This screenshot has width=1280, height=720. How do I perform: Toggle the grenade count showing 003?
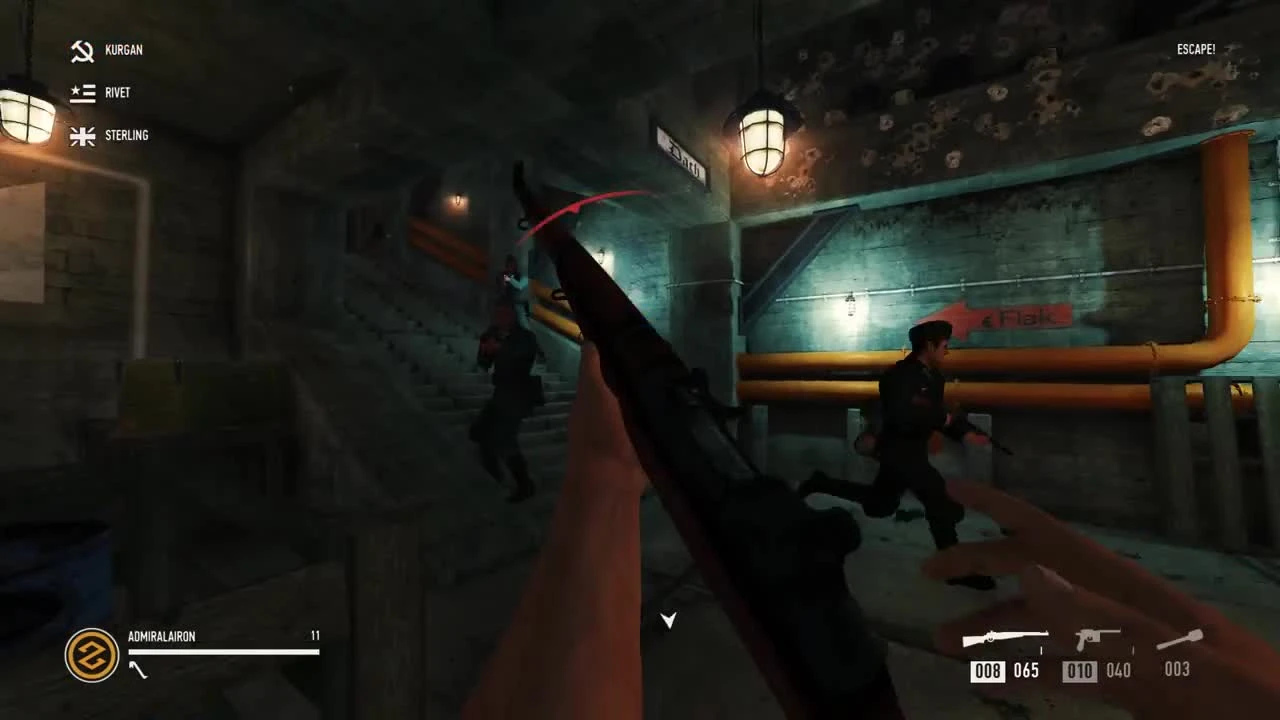pyautogui.click(x=1179, y=669)
